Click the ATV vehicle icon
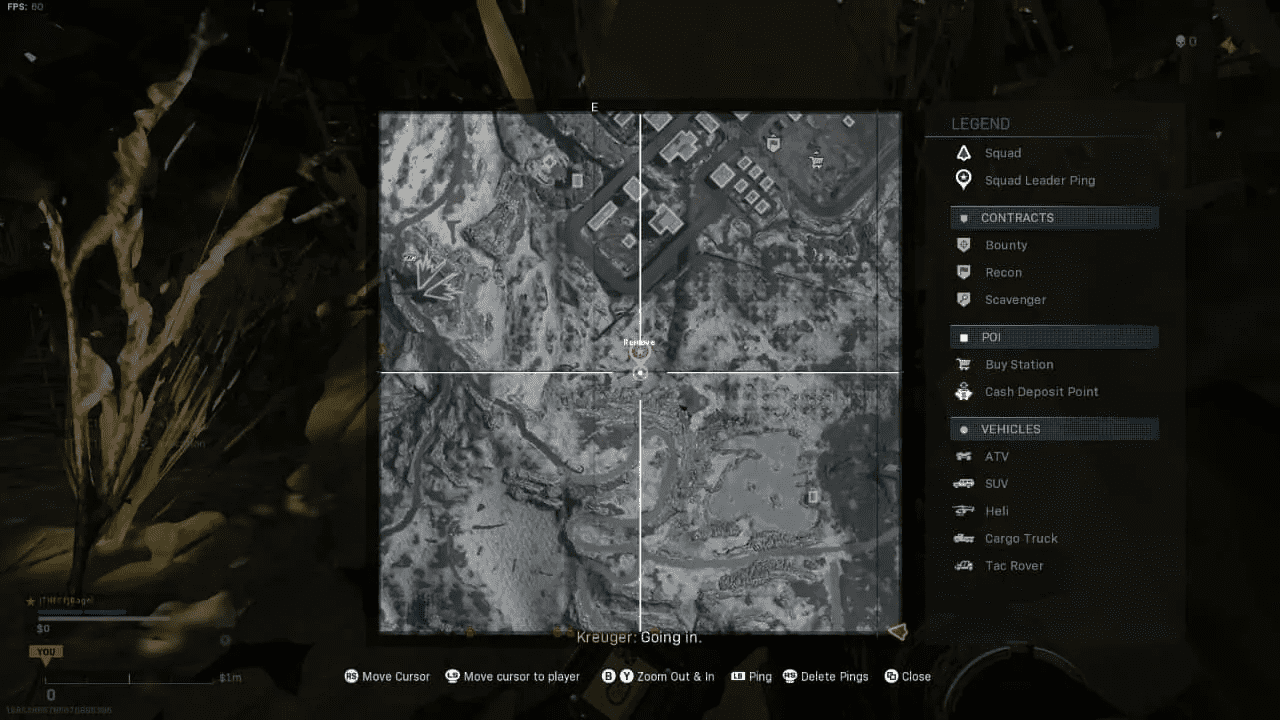 click(x=963, y=456)
